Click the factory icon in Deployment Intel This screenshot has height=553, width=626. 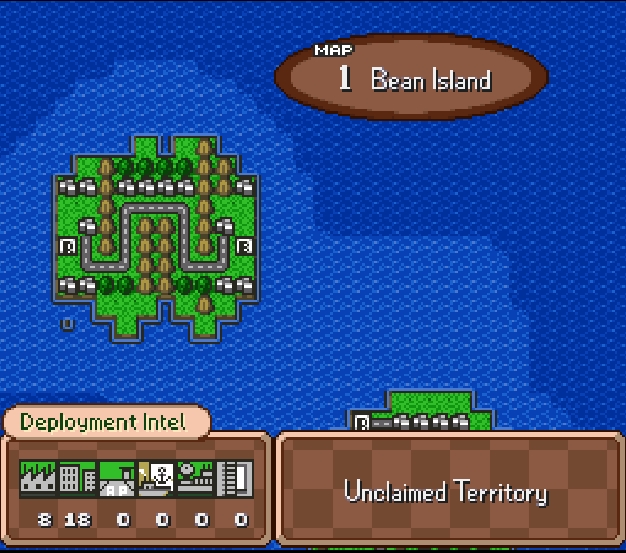[x=38, y=479]
